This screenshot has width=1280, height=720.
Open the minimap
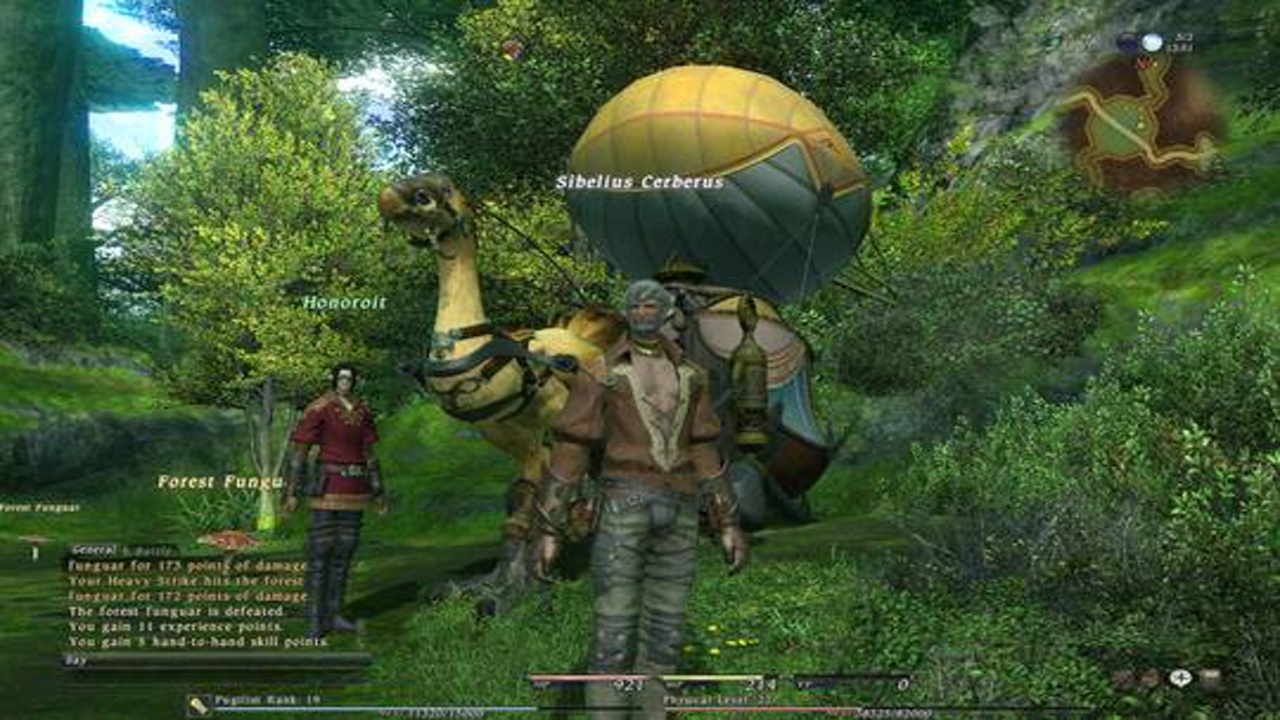point(1138,125)
